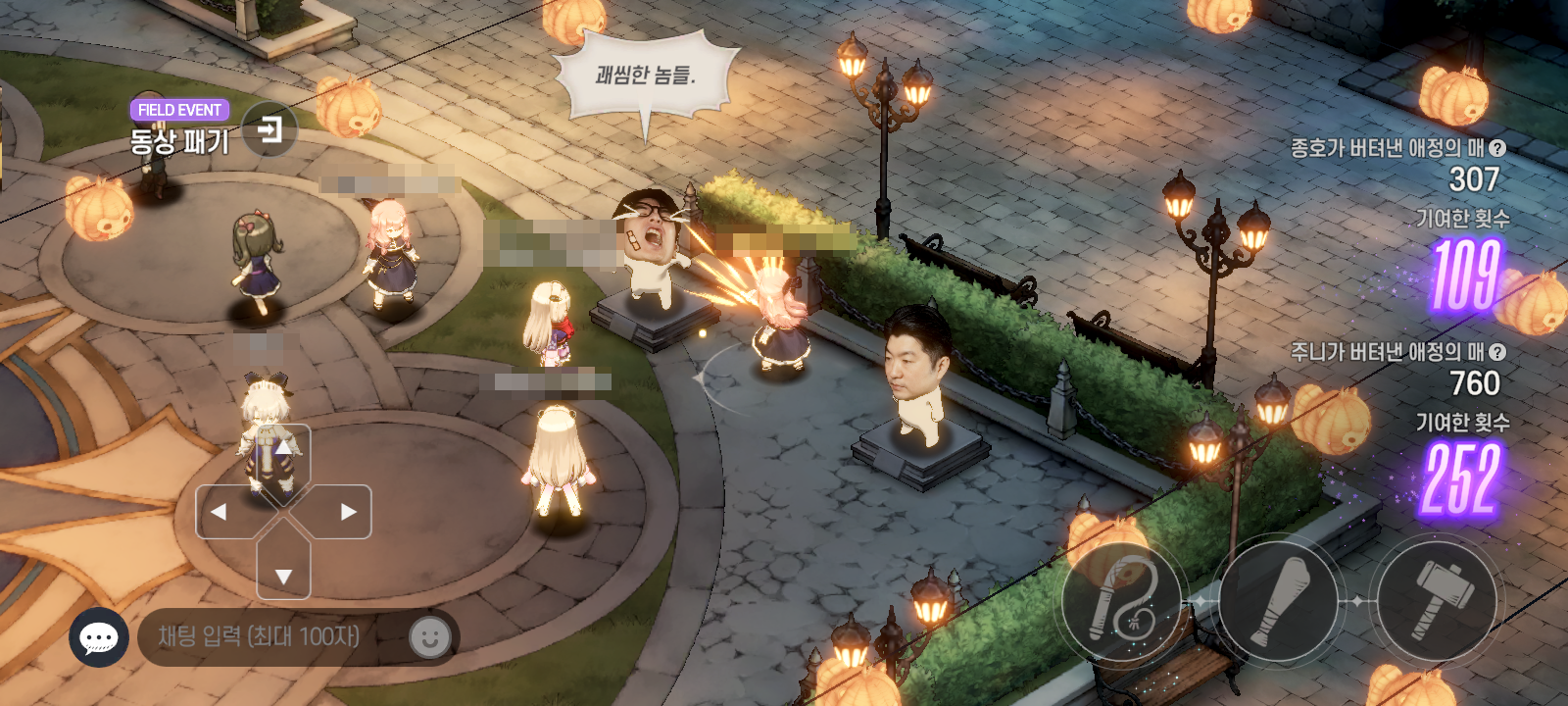Focus the 채팅 입력 chat input field
1568x706 pixels.
(x=269, y=637)
